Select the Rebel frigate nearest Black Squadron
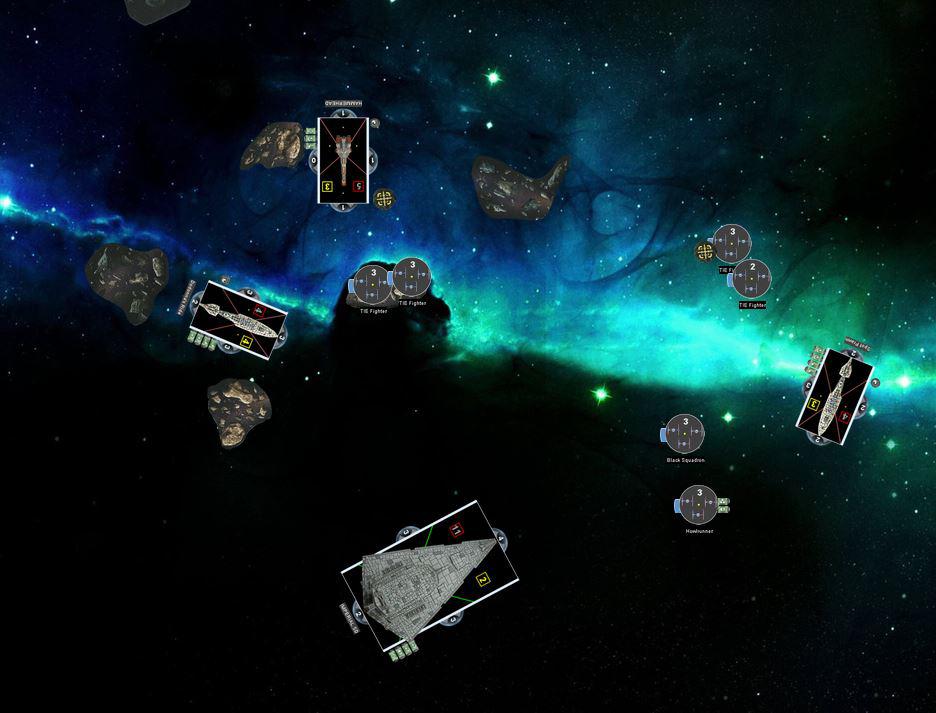 (x=836, y=393)
